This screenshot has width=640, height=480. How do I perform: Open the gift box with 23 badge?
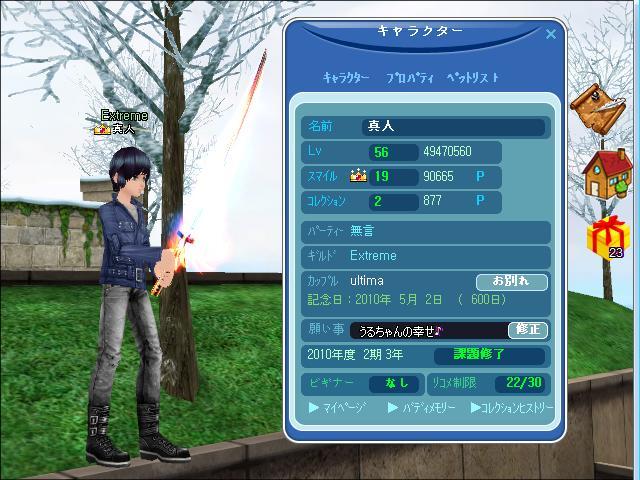604,237
